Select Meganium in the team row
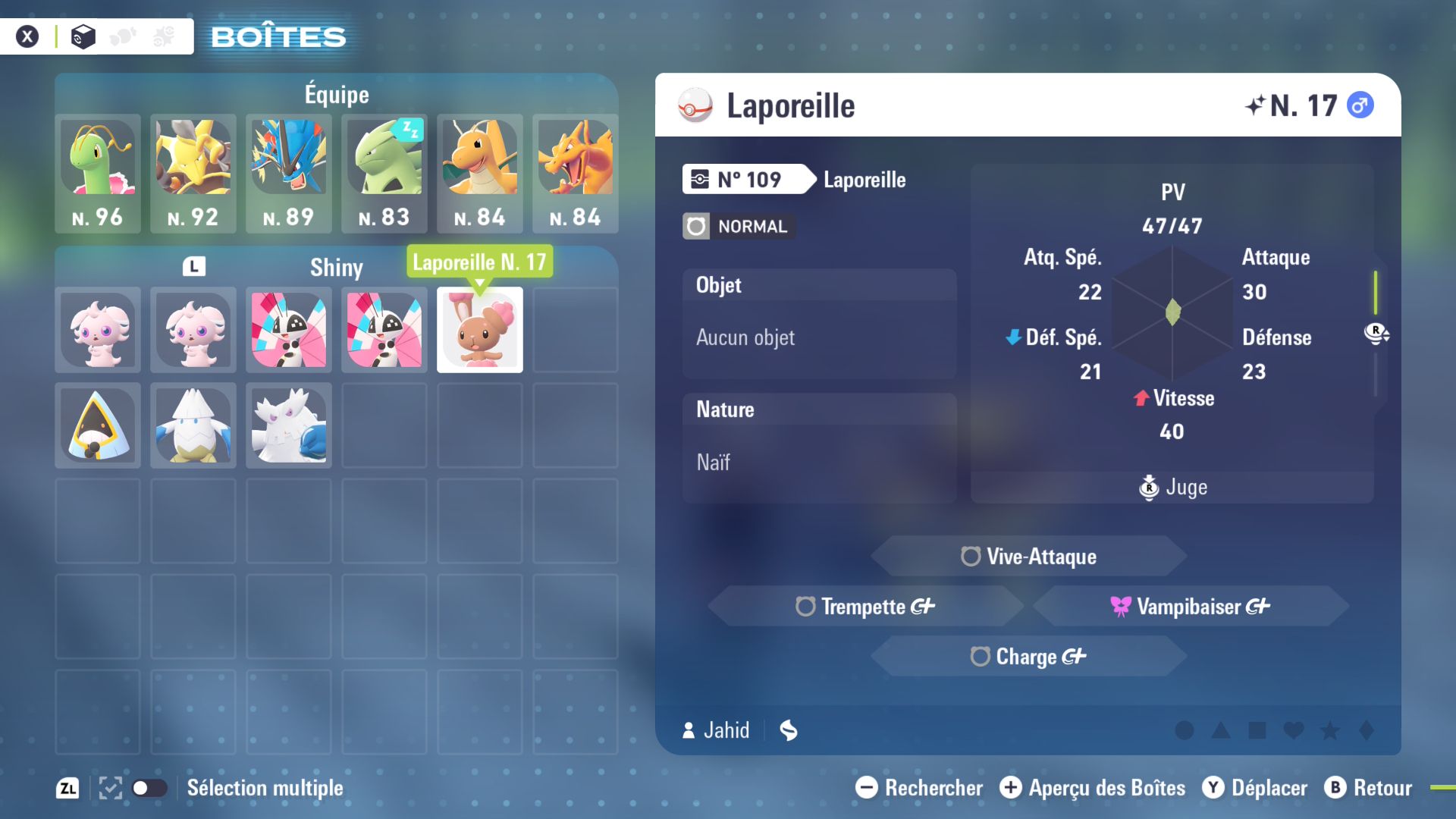 pyautogui.click(x=98, y=173)
